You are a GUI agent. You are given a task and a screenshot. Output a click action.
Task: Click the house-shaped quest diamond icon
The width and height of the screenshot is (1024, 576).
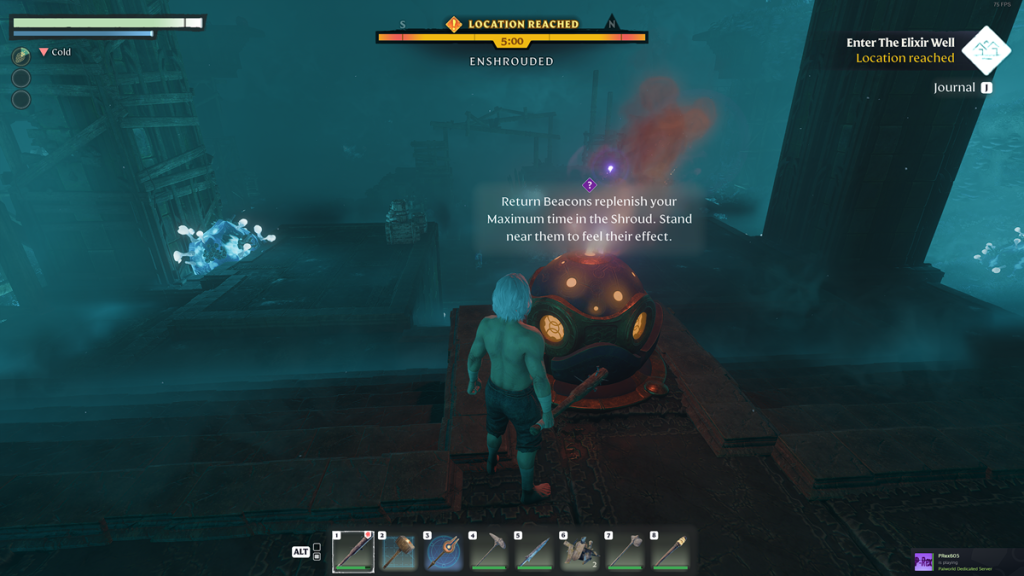point(986,50)
